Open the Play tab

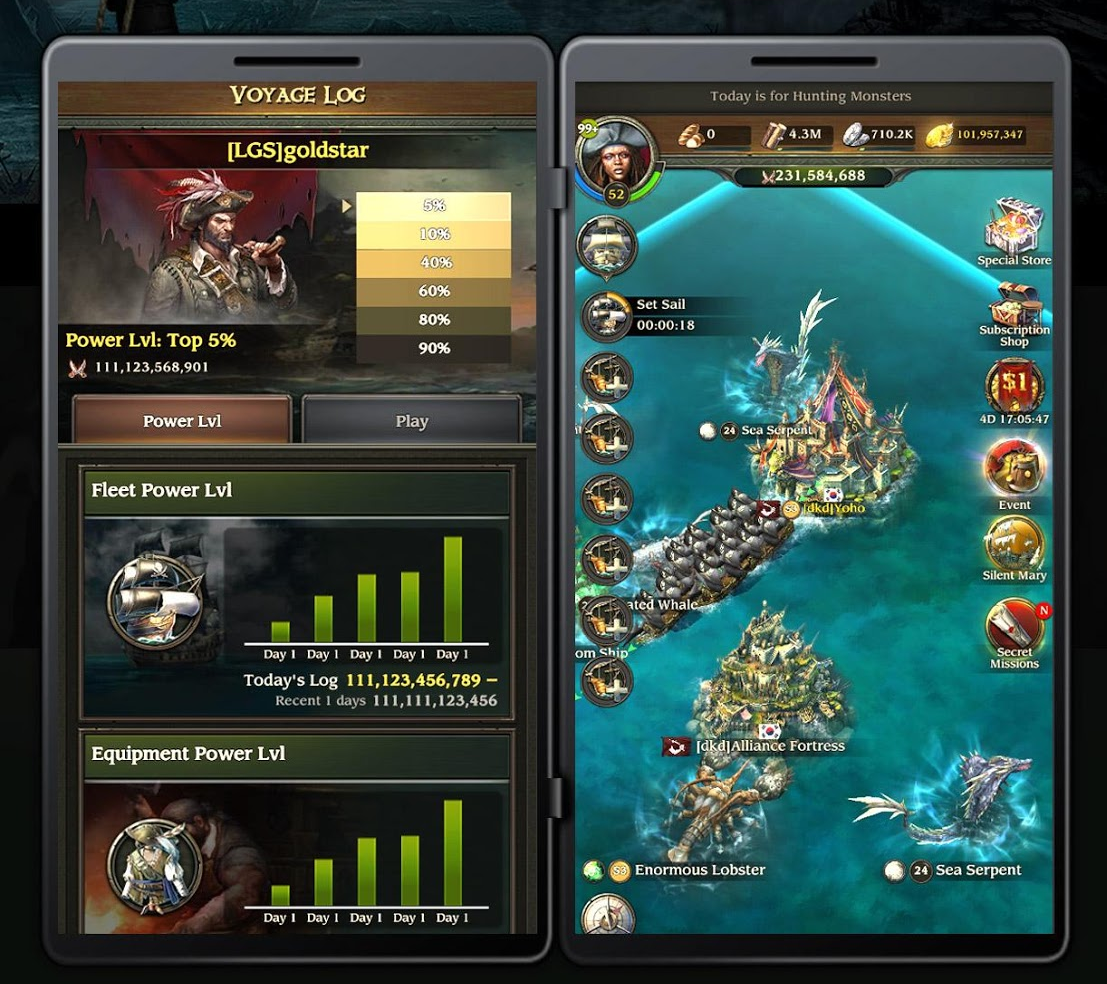[x=411, y=421]
